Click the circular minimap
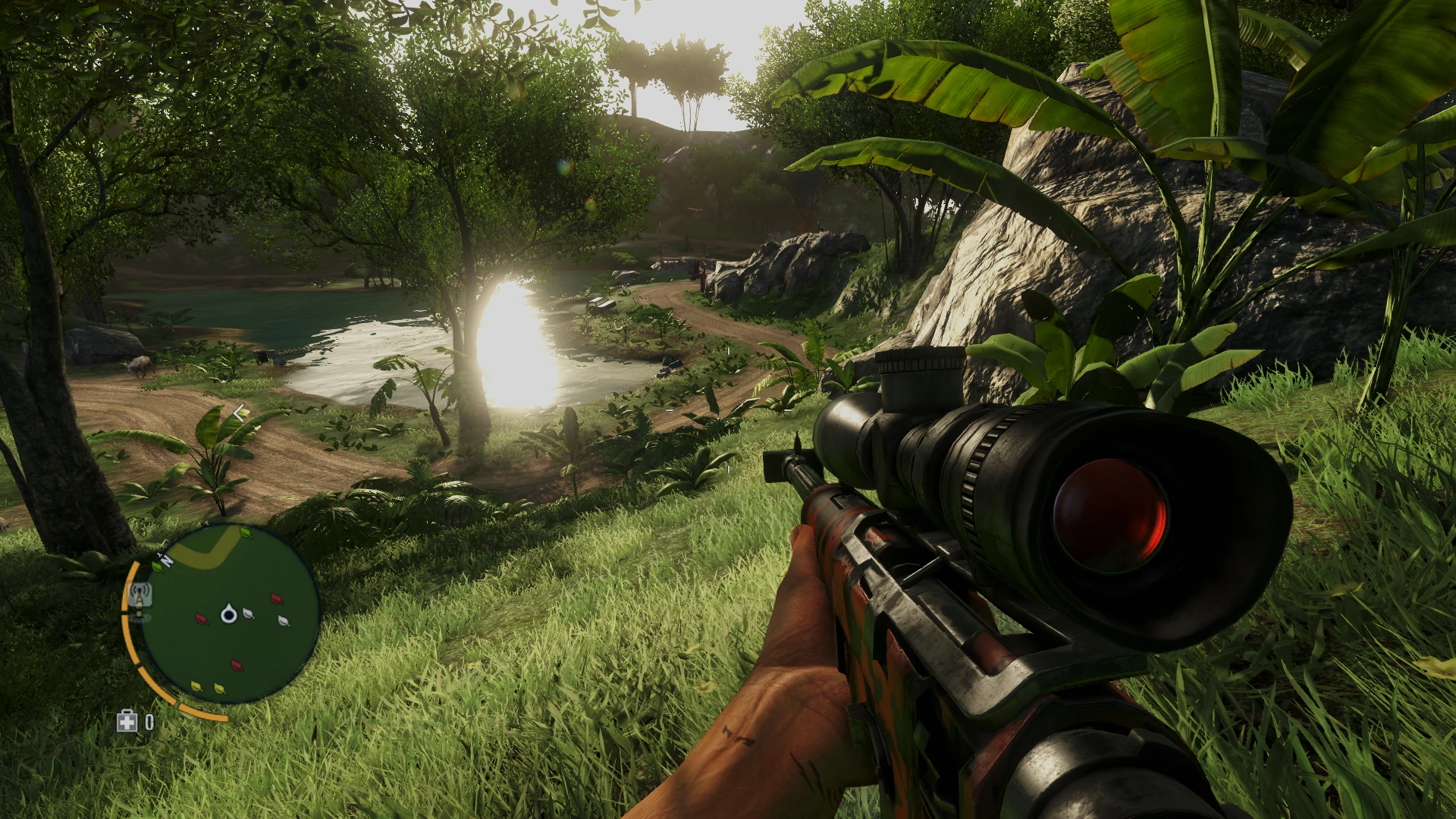The height and width of the screenshot is (819, 1456). pyautogui.click(x=230, y=613)
